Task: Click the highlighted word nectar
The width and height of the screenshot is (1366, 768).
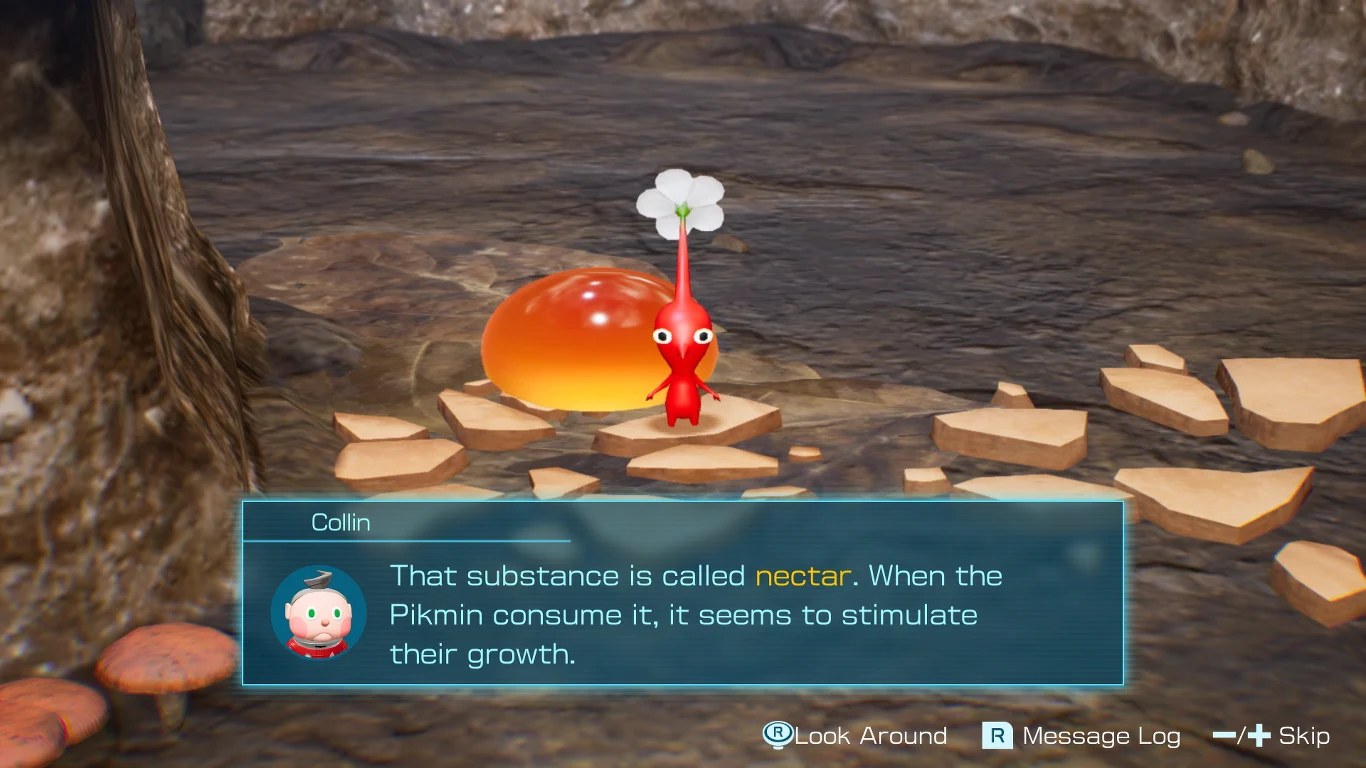Action: (801, 576)
